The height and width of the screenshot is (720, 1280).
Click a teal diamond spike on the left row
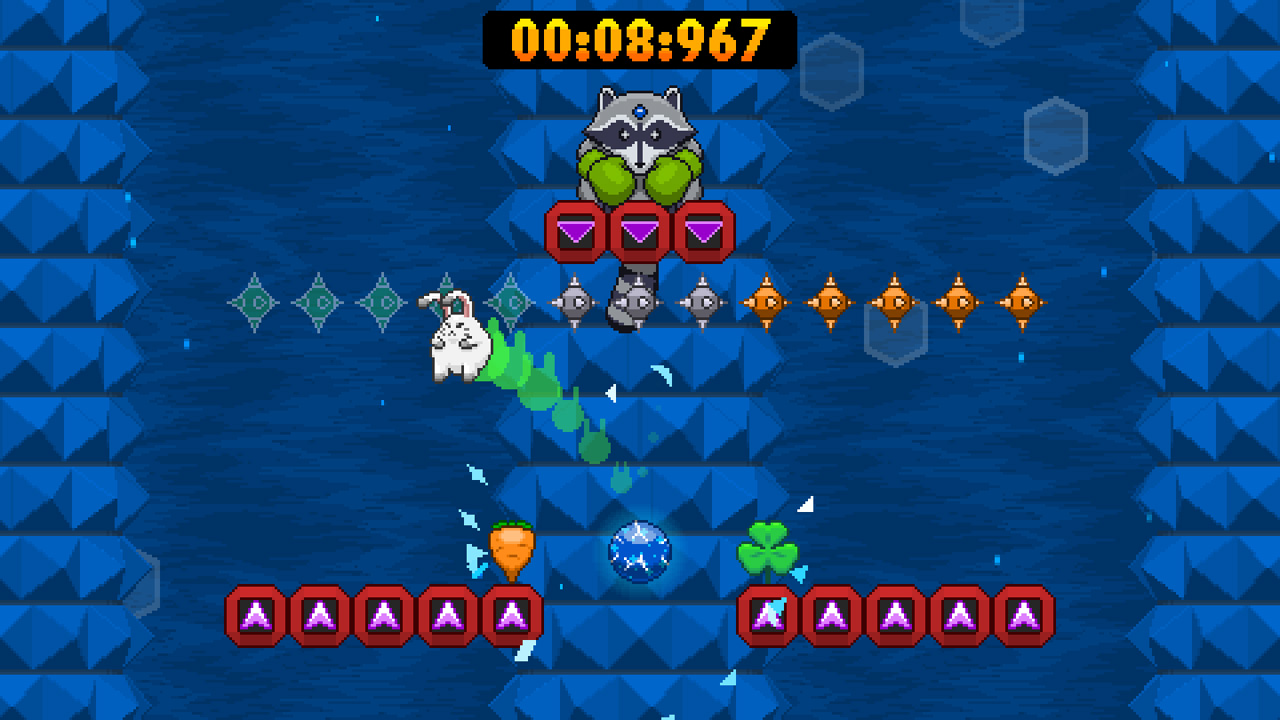pos(320,300)
